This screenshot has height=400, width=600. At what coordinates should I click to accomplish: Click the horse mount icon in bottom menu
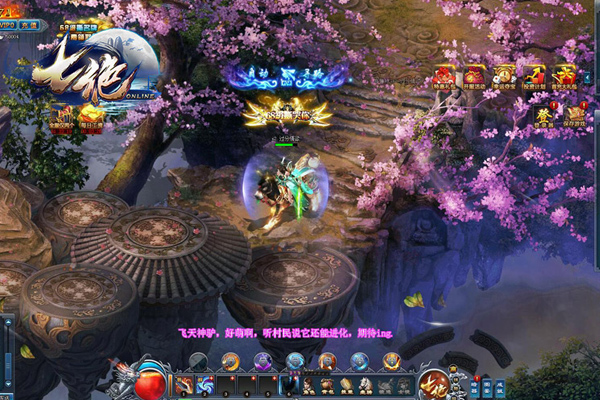(365, 384)
